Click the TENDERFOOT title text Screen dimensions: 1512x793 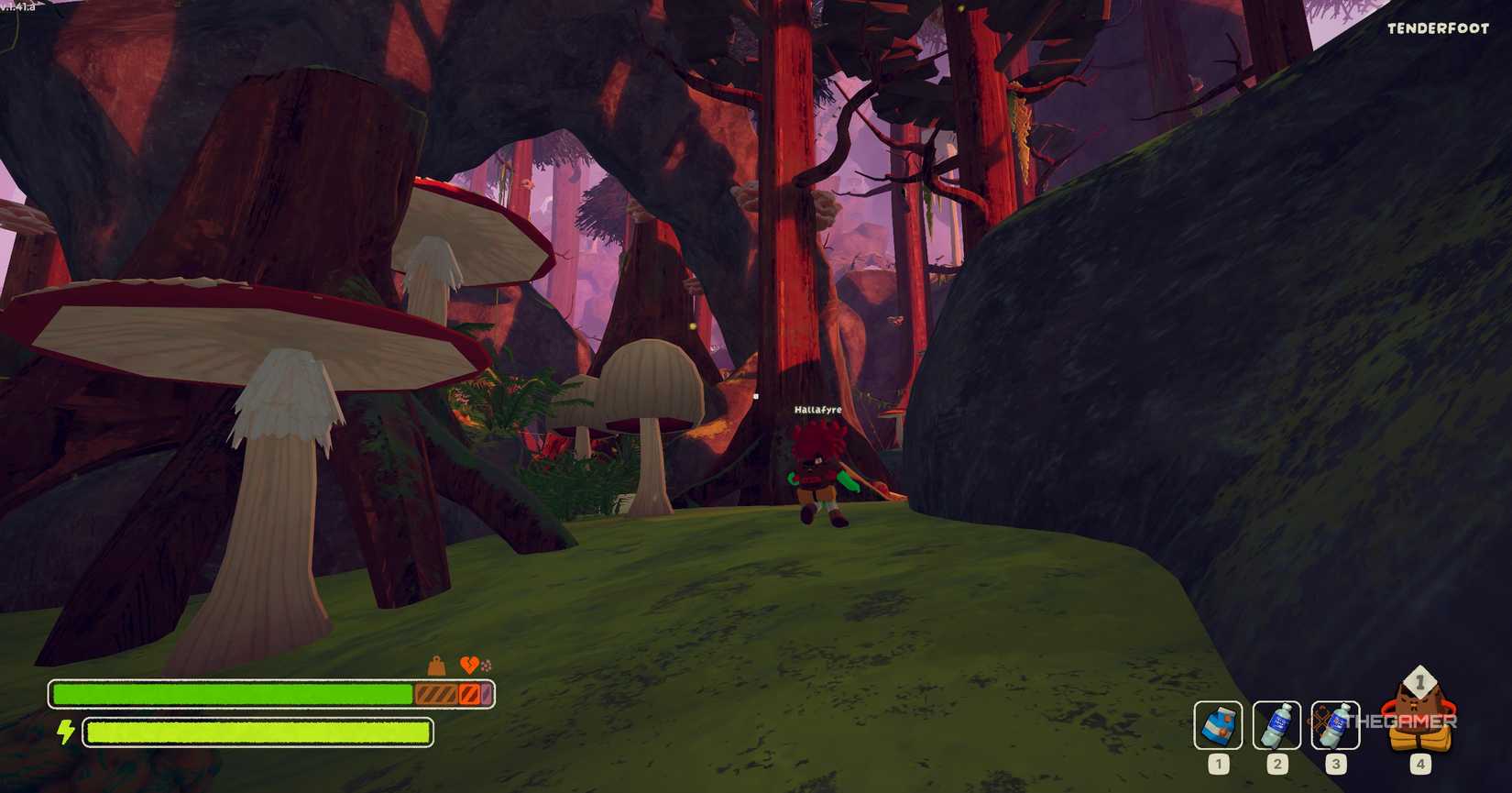(1437, 28)
